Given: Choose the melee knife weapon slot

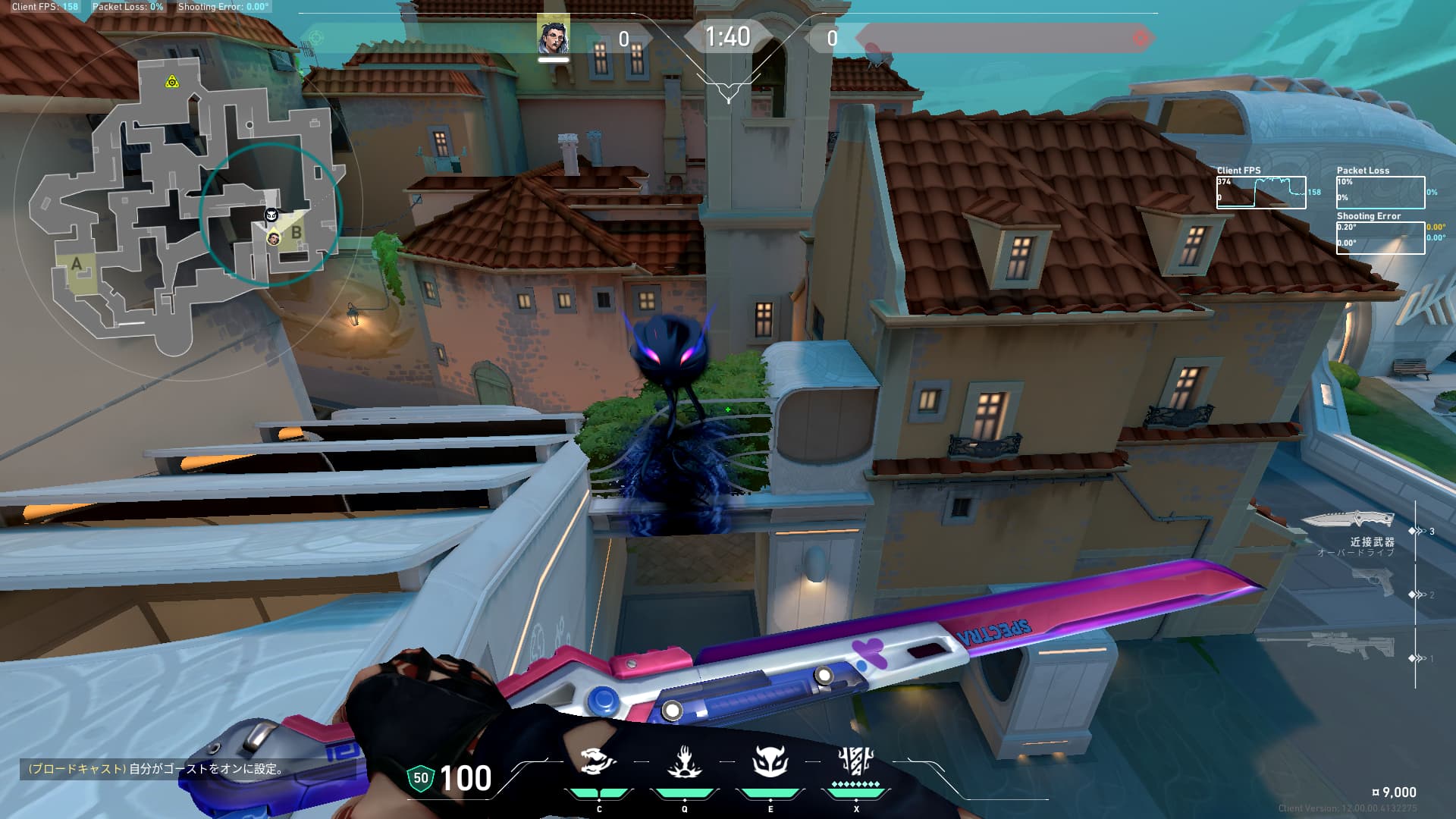Looking at the screenshot, I should click(1348, 520).
